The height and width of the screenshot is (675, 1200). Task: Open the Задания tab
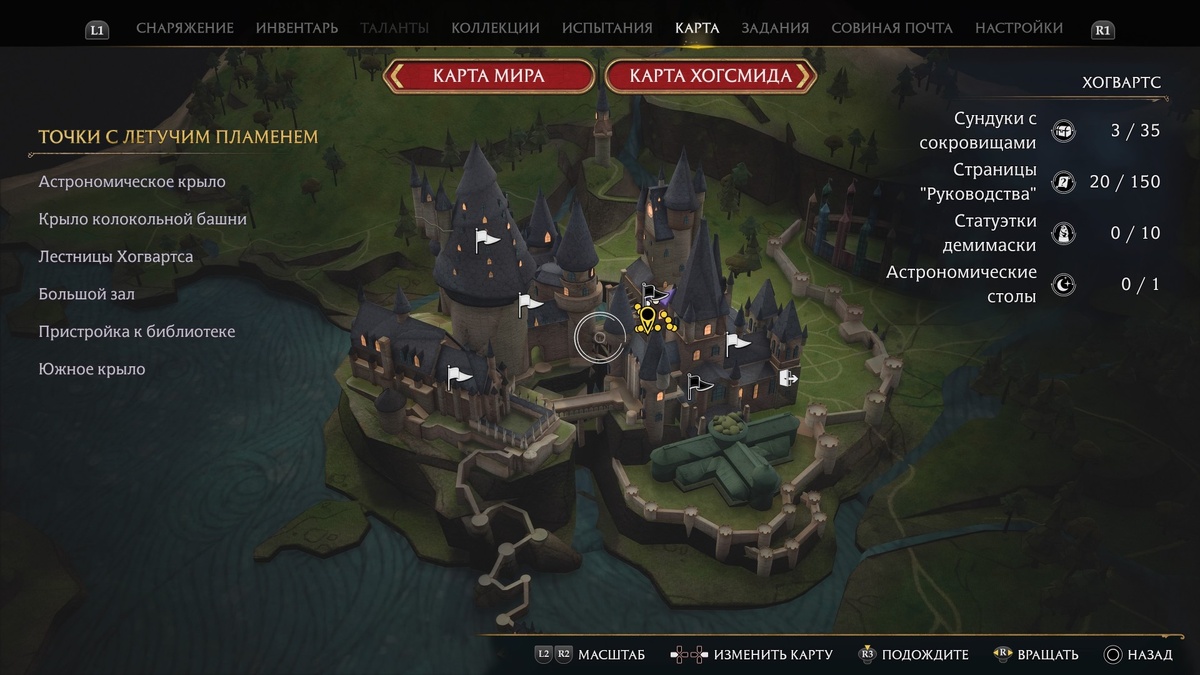pos(775,29)
